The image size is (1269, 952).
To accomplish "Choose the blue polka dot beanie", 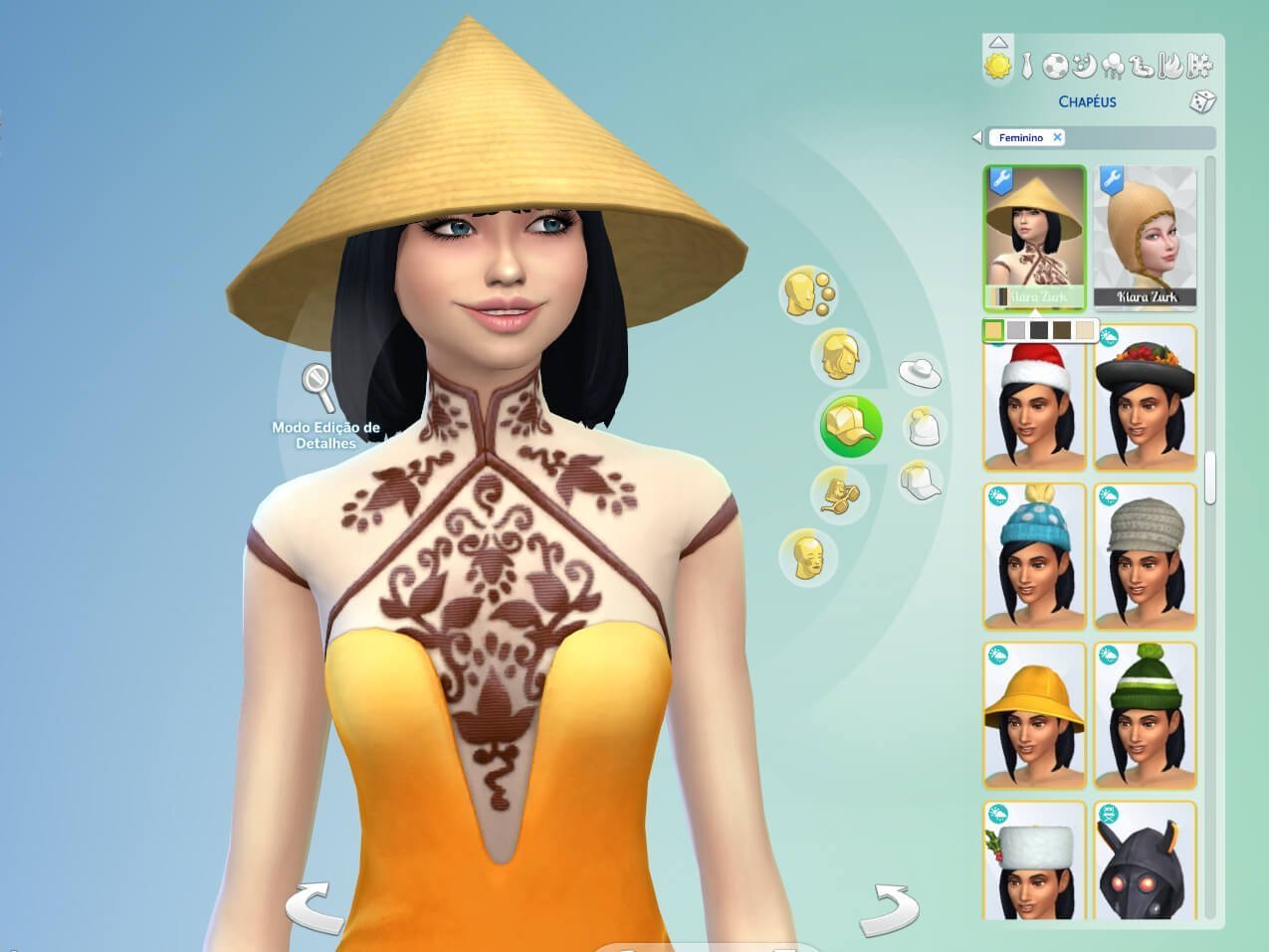I will click(1035, 557).
